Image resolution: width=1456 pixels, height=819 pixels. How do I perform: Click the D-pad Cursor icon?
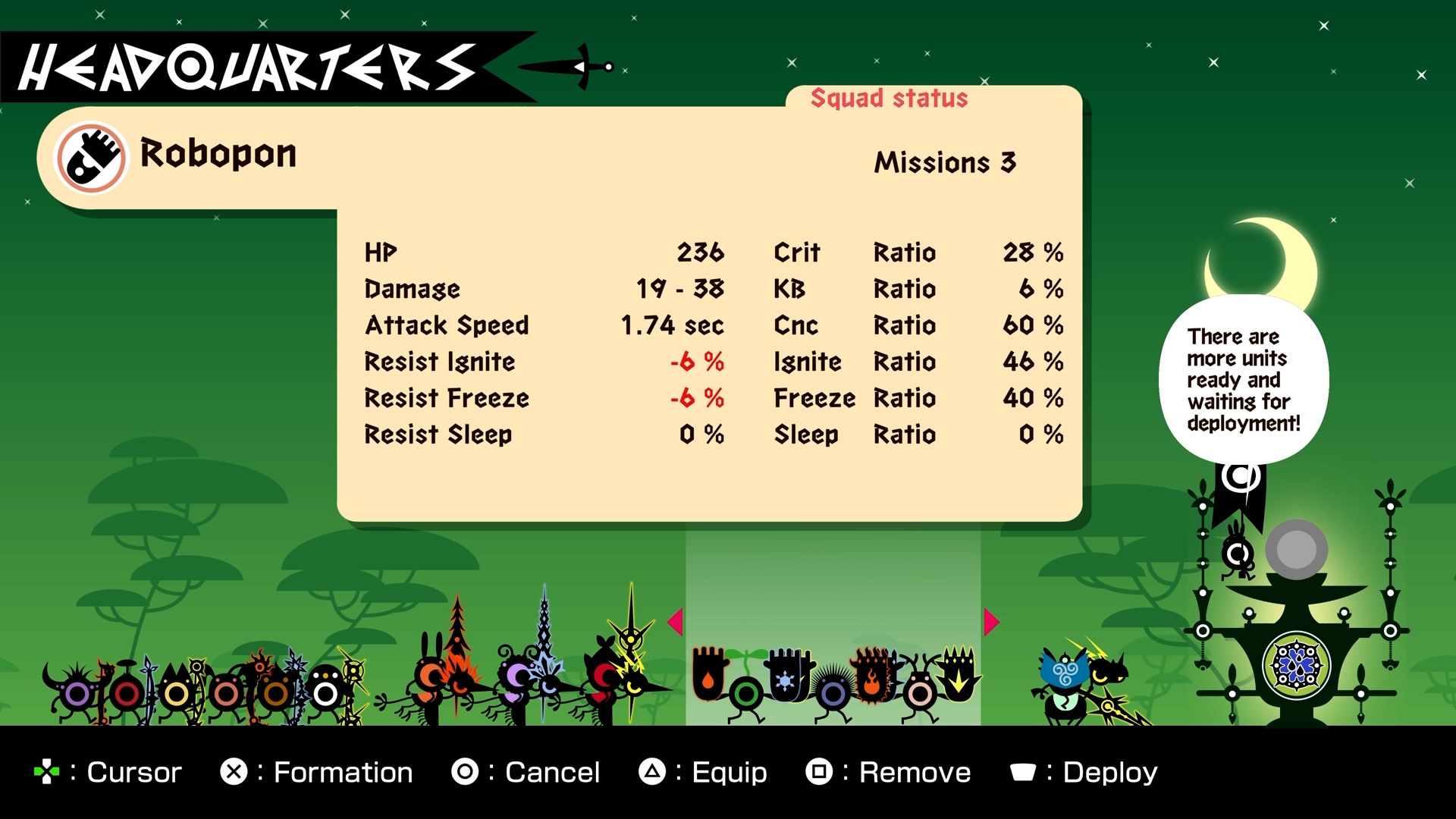[47, 771]
